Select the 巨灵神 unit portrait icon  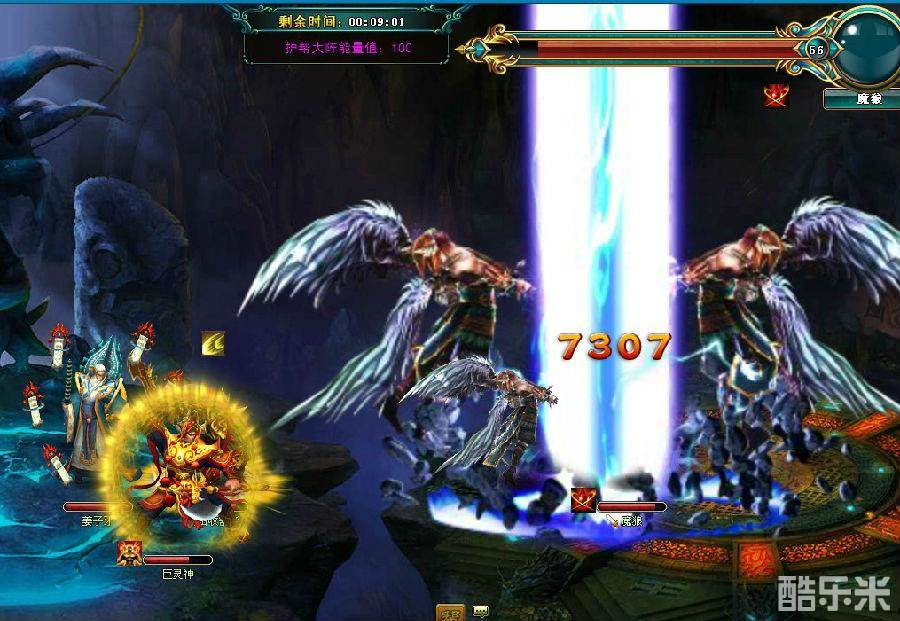pos(128,553)
